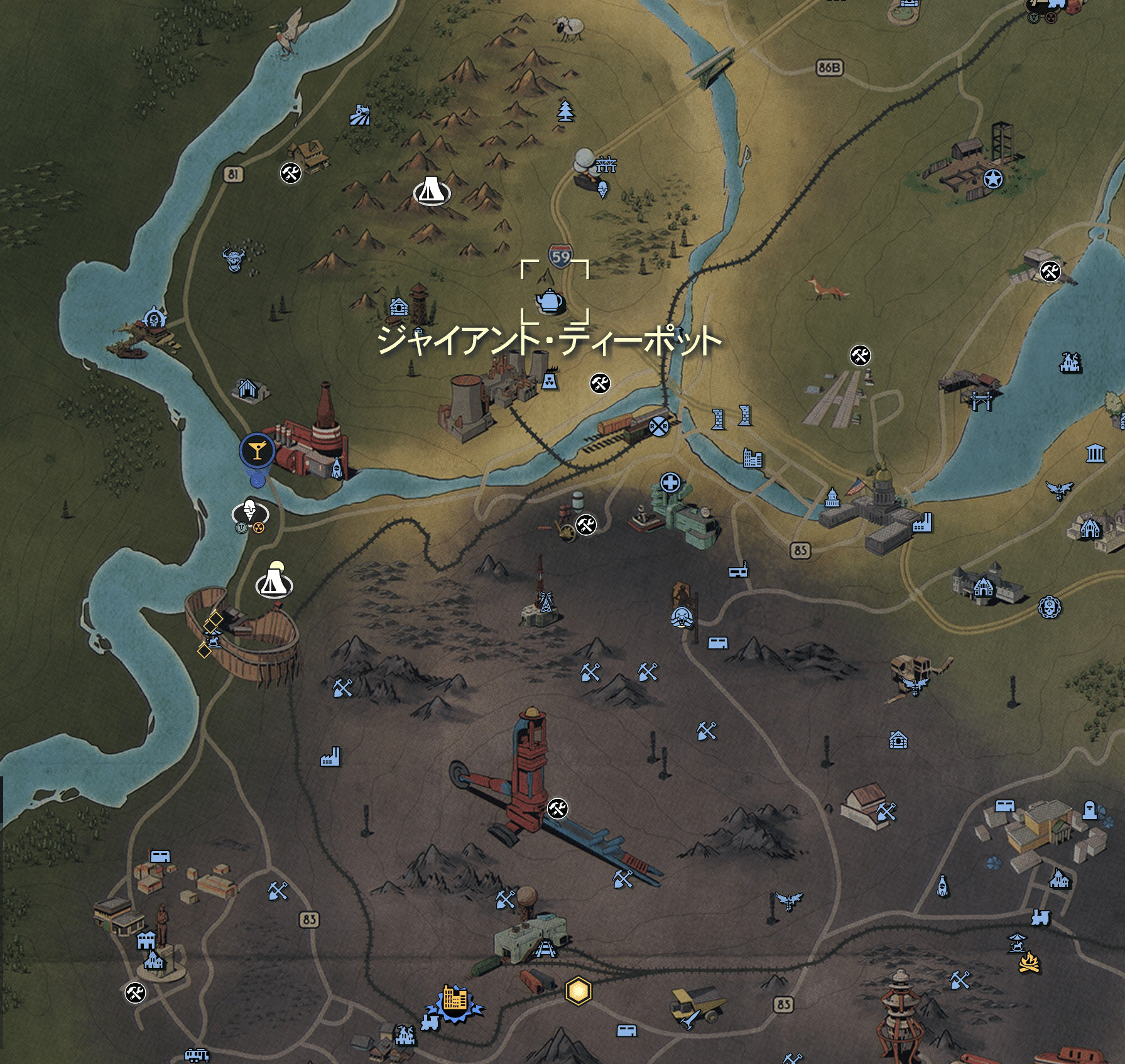Click the cocktail glass map marker
This screenshot has height=1064, width=1125.
[x=256, y=450]
